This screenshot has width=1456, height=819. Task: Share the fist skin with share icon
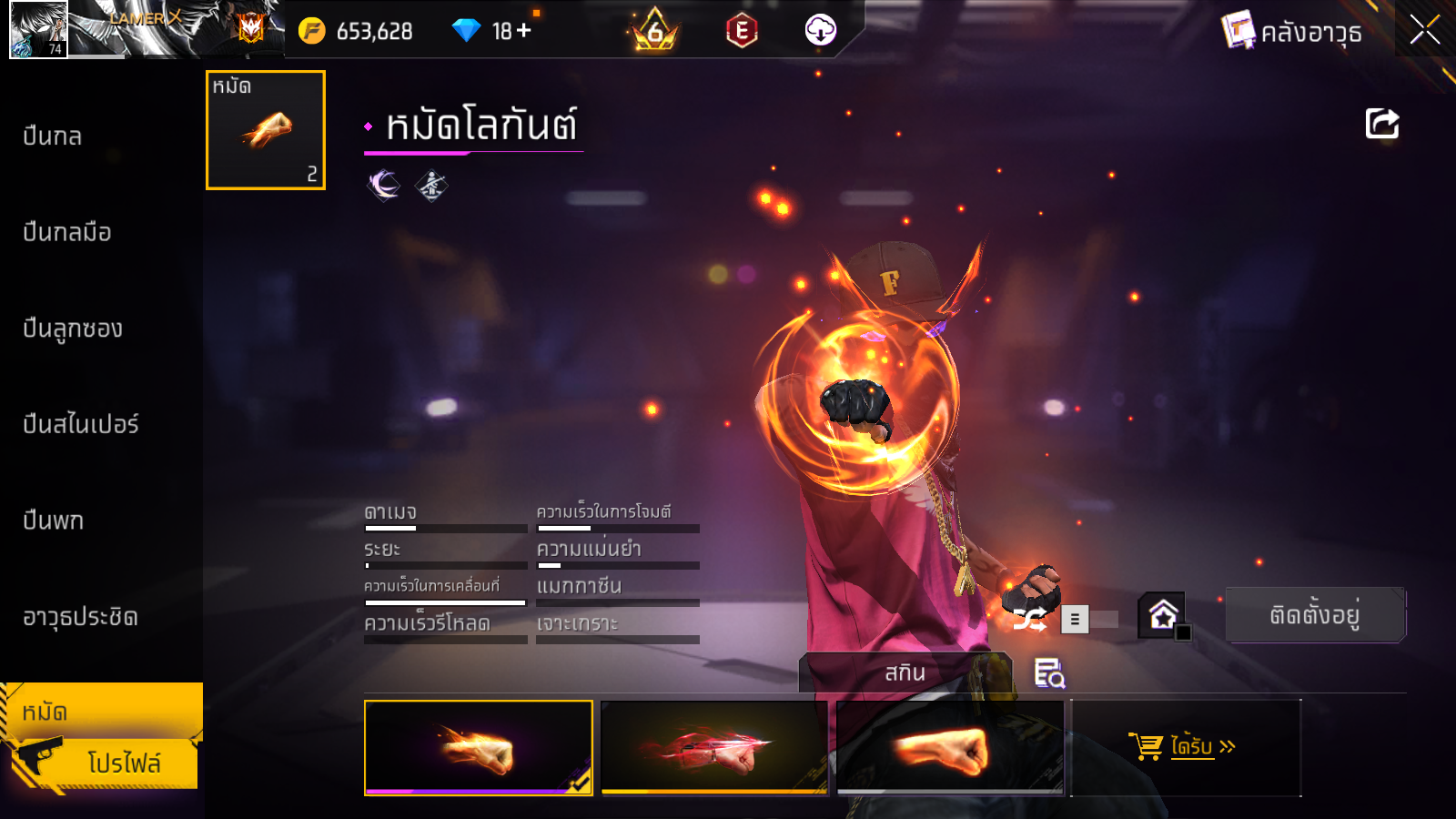coord(1381,124)
